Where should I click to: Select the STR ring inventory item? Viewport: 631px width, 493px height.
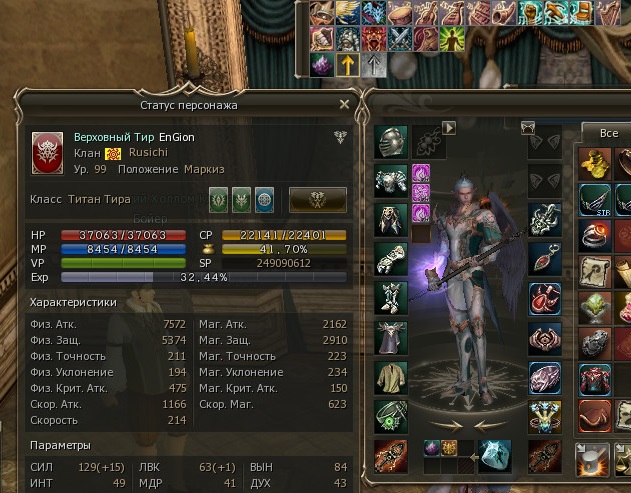tap(596, 197)
